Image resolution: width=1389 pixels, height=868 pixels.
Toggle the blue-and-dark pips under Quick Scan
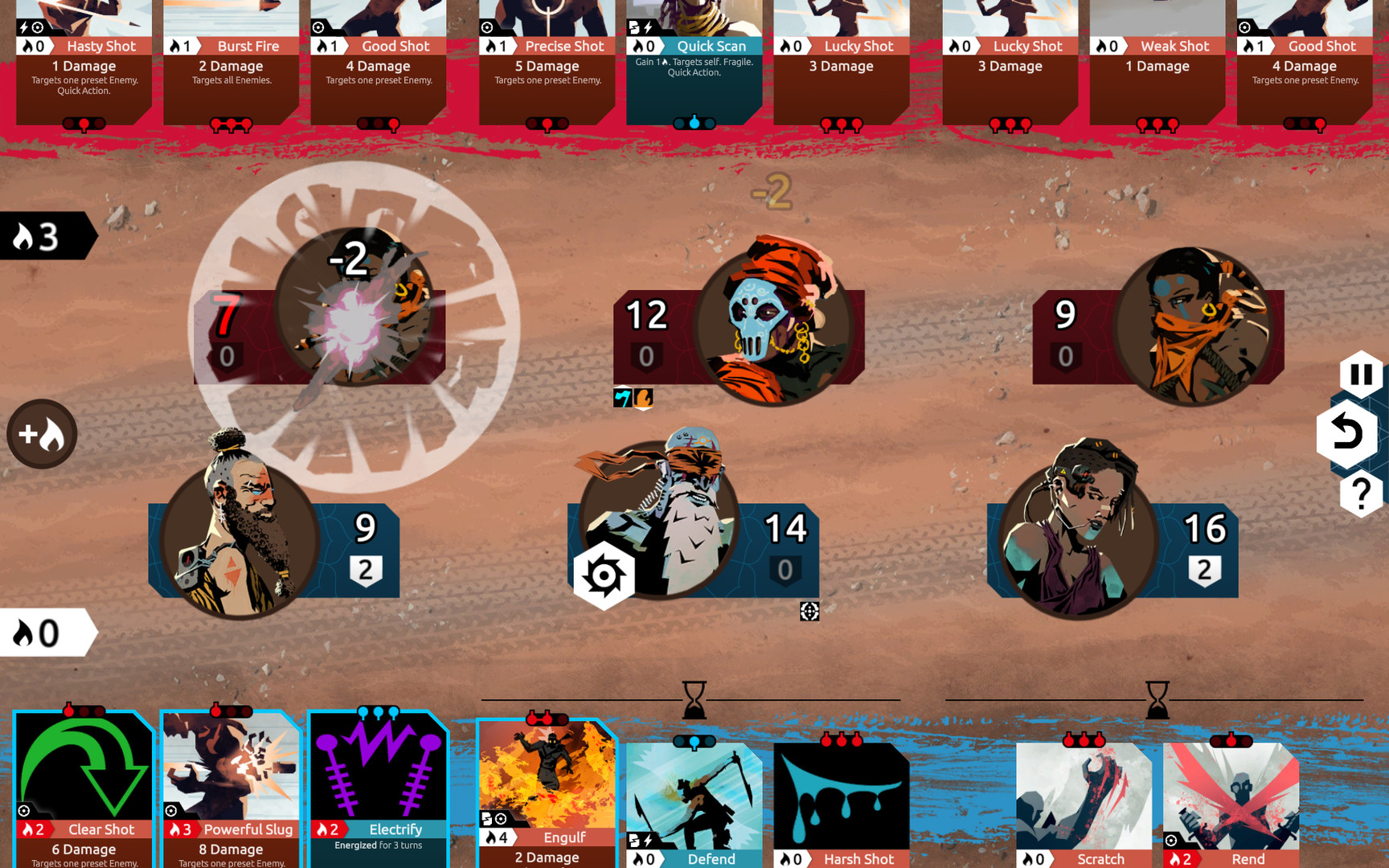point(693,123)
